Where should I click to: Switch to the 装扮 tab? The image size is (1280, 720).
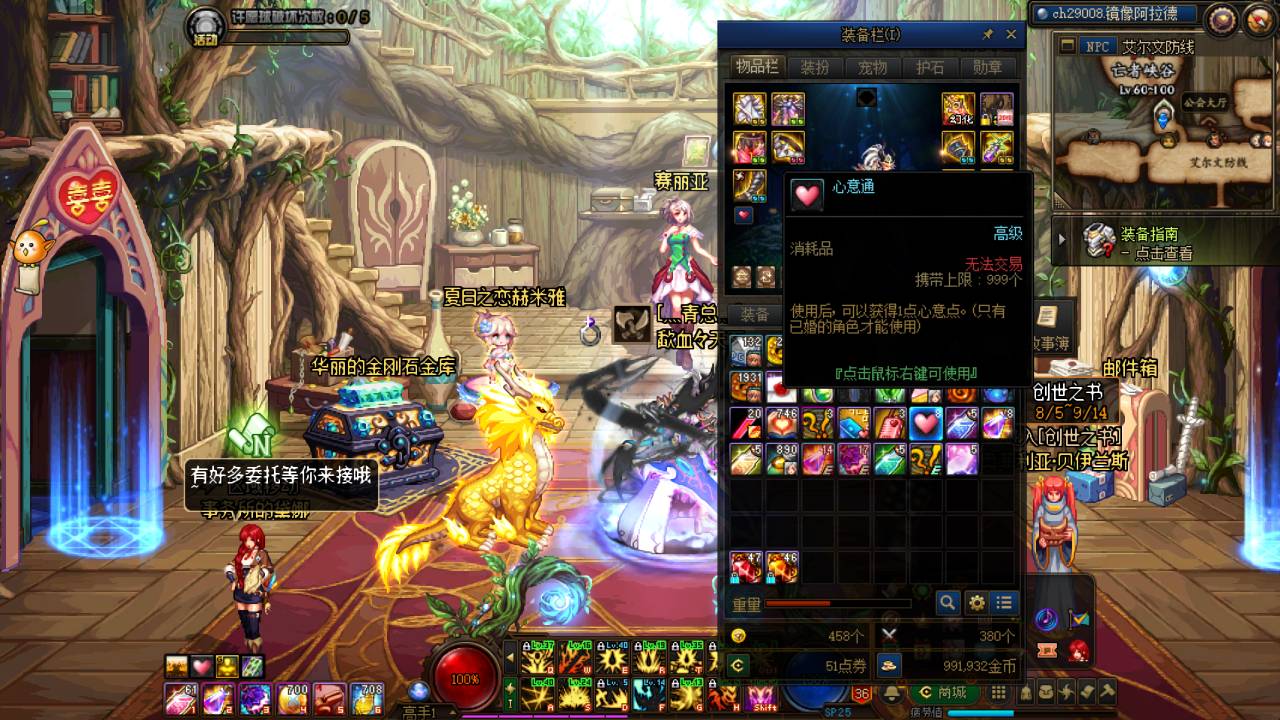tap(815, 68)
